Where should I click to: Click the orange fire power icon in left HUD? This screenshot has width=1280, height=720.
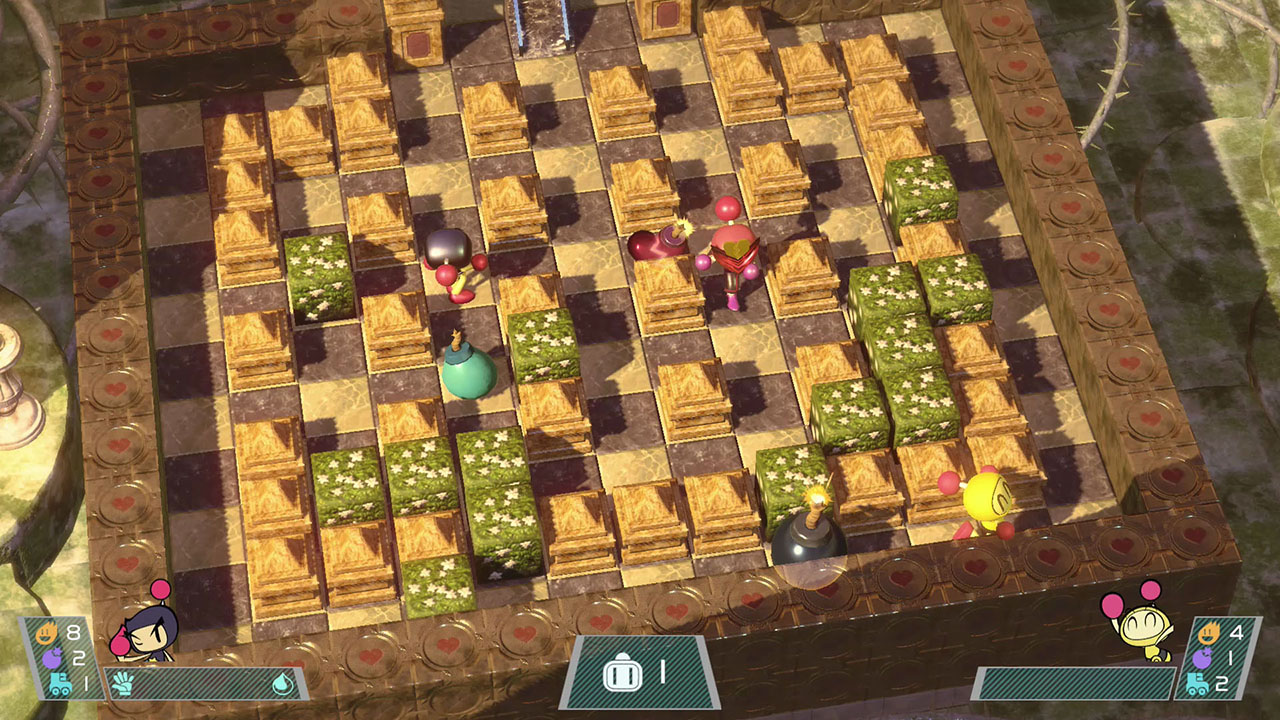pyautogui.click(x=45, y=632)
